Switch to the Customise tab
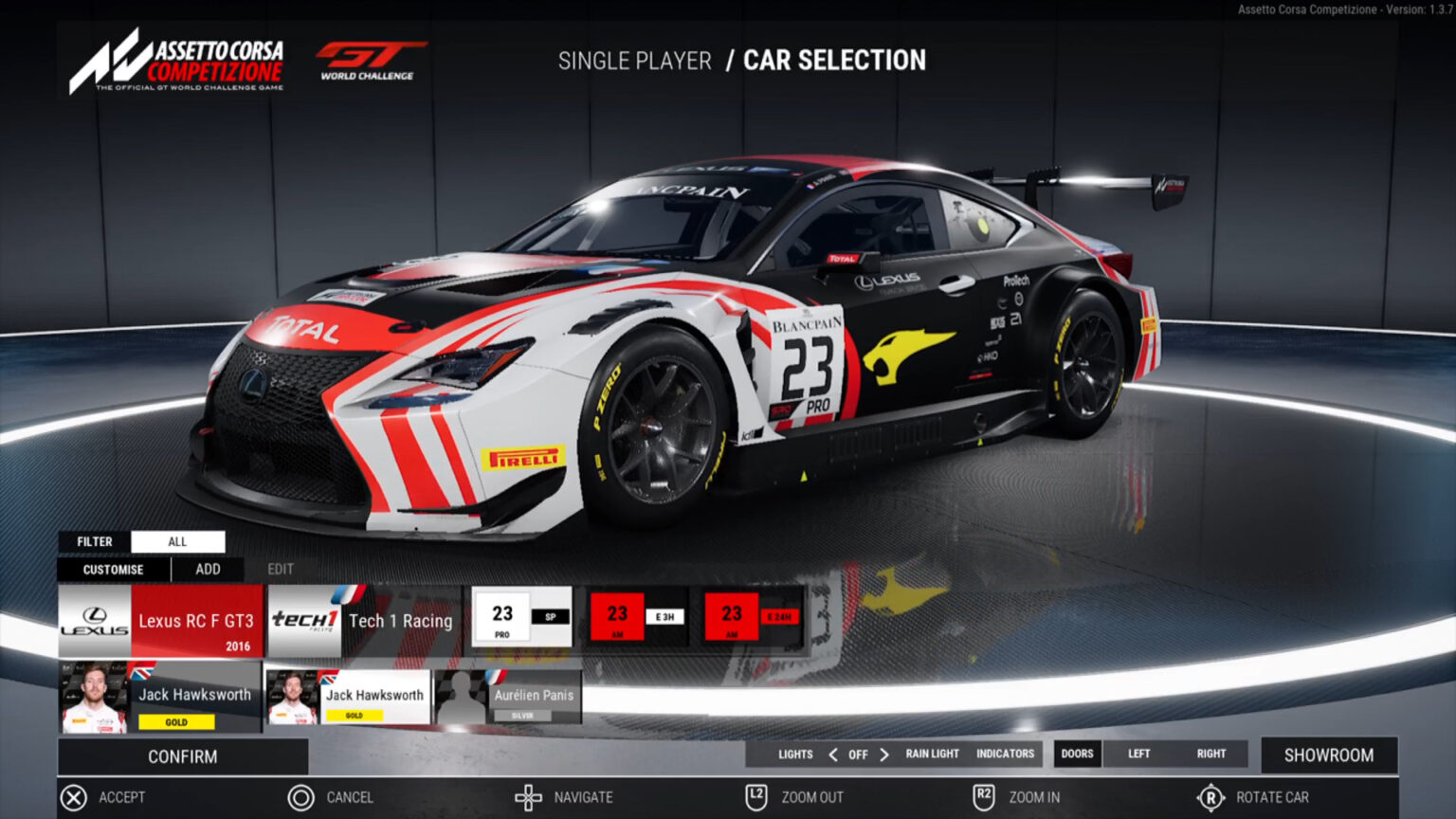This screenshot has height=819, width=1456. [x=114, y=570]
